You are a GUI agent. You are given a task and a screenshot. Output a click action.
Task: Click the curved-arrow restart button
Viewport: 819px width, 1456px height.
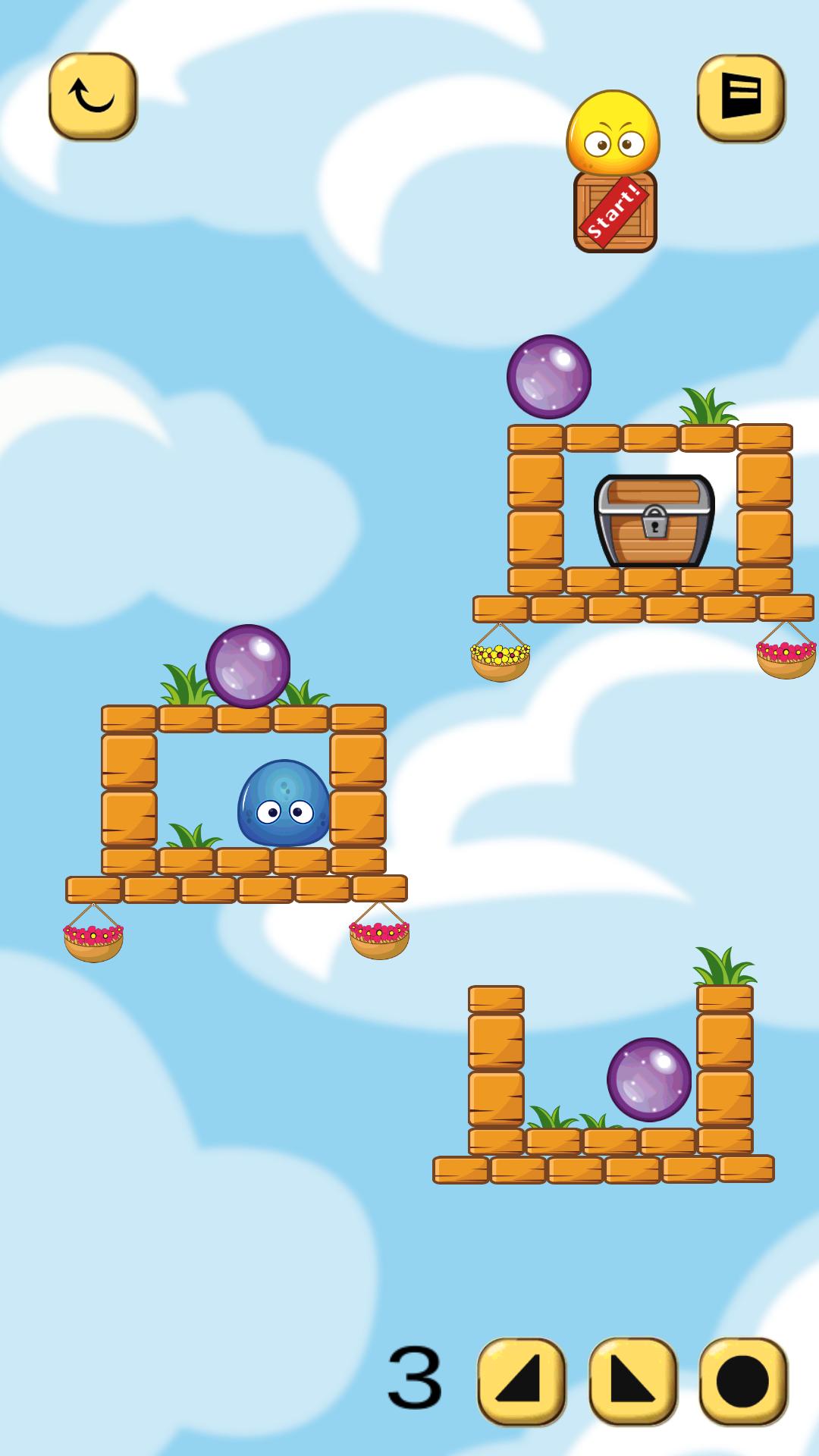click(x=93, y=96)
